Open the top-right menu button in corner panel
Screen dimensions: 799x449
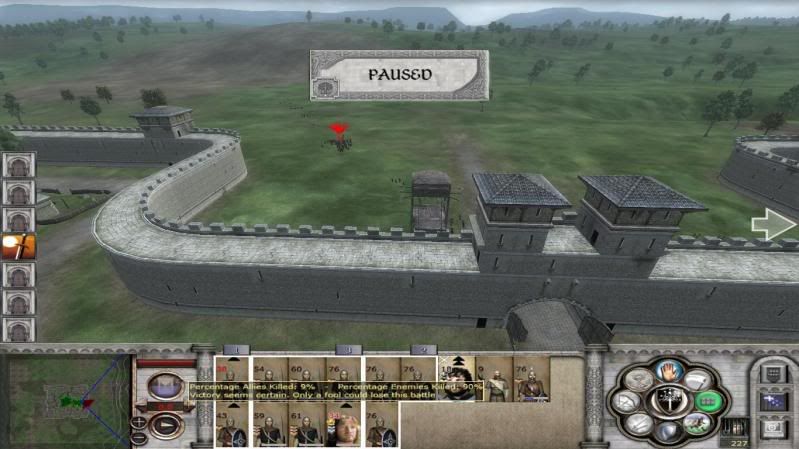(x=773, y=374)
